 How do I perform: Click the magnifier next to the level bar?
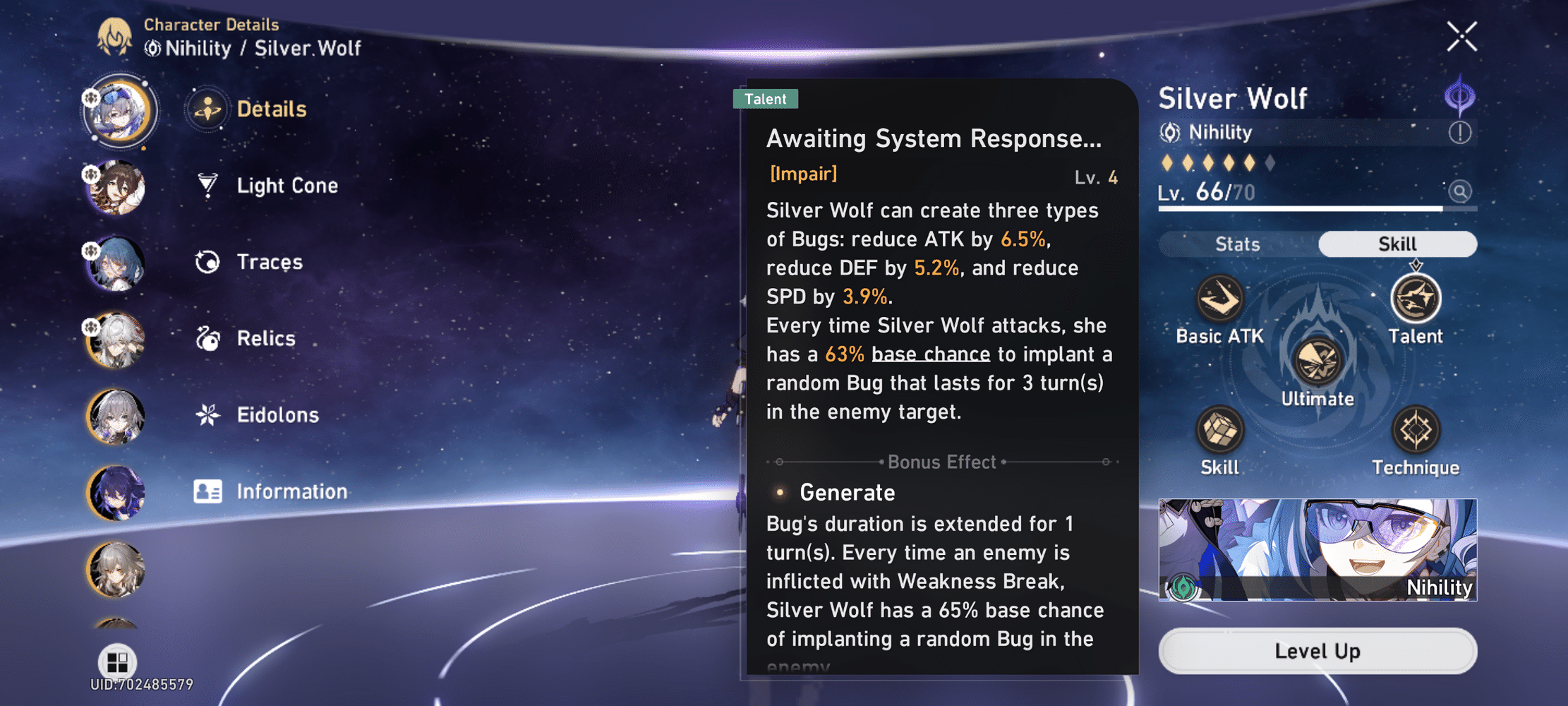click(x=1460, y=191)
